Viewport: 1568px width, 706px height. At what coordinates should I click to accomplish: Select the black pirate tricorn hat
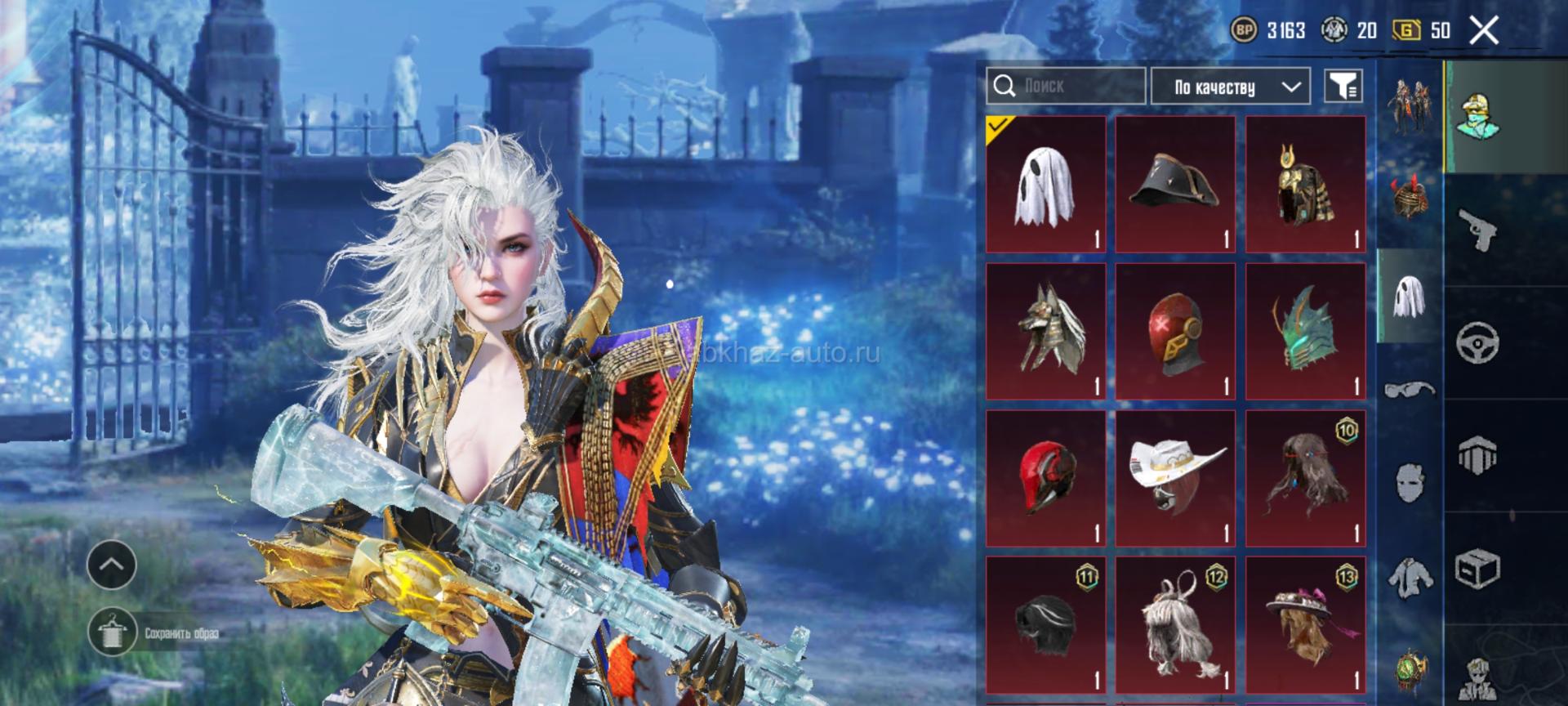pyautogui.click(x=1175, y=185)
